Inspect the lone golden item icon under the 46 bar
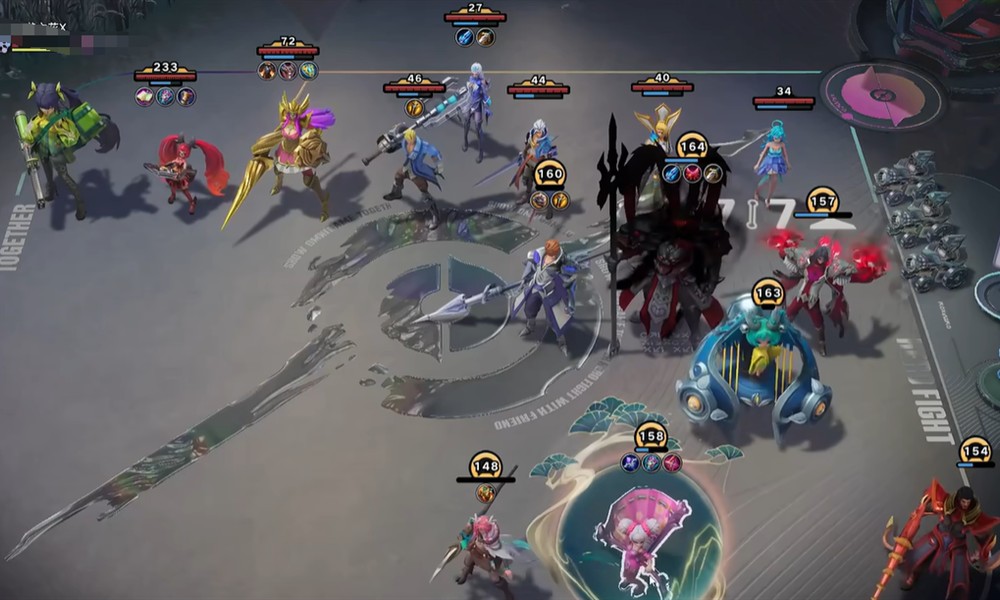 click(413, 108)
